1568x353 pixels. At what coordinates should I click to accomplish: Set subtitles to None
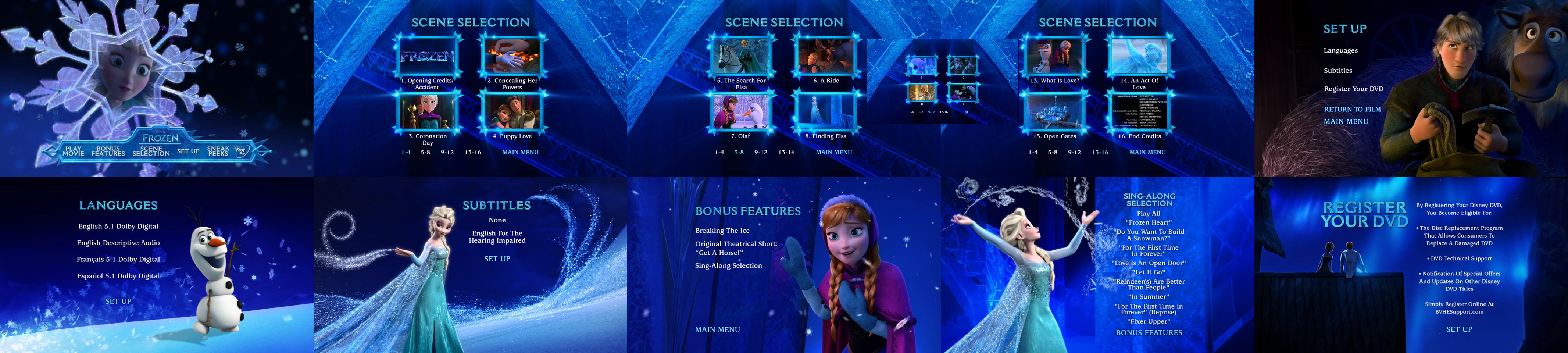(498, 220)
